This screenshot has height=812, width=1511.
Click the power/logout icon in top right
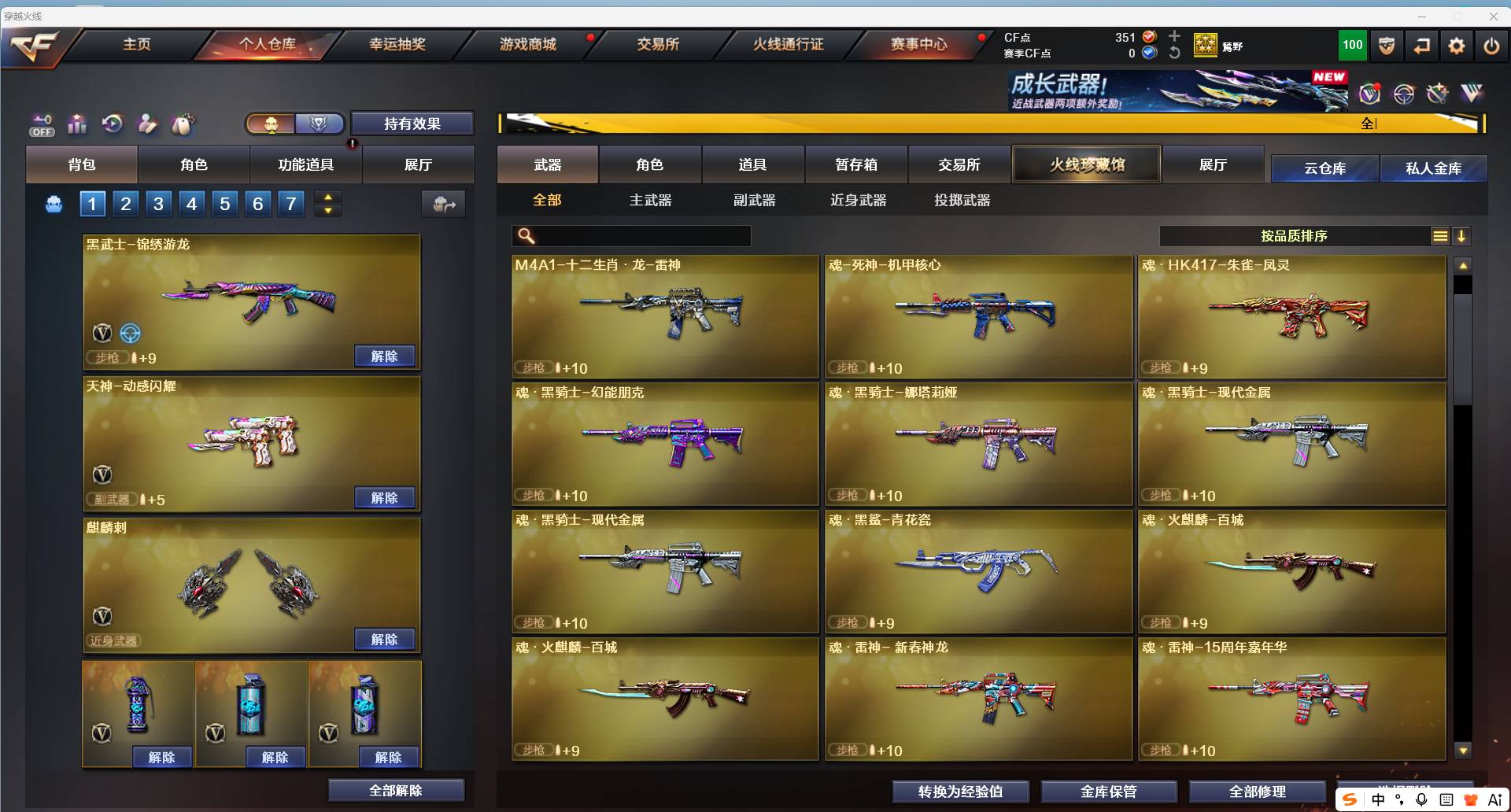[1491, 46]
